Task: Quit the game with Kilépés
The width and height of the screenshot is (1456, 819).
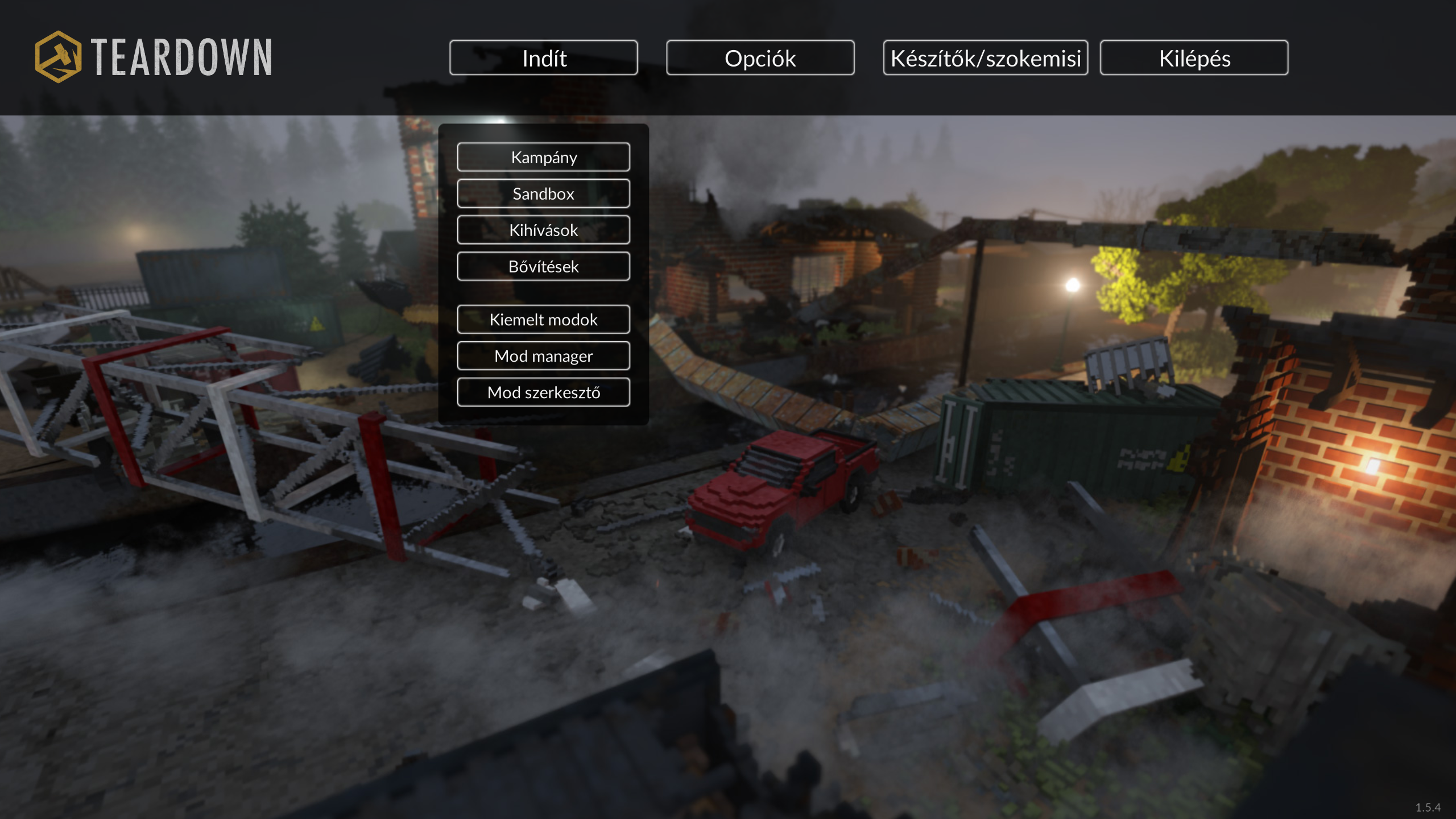Action: click(x=1194, y=57)
